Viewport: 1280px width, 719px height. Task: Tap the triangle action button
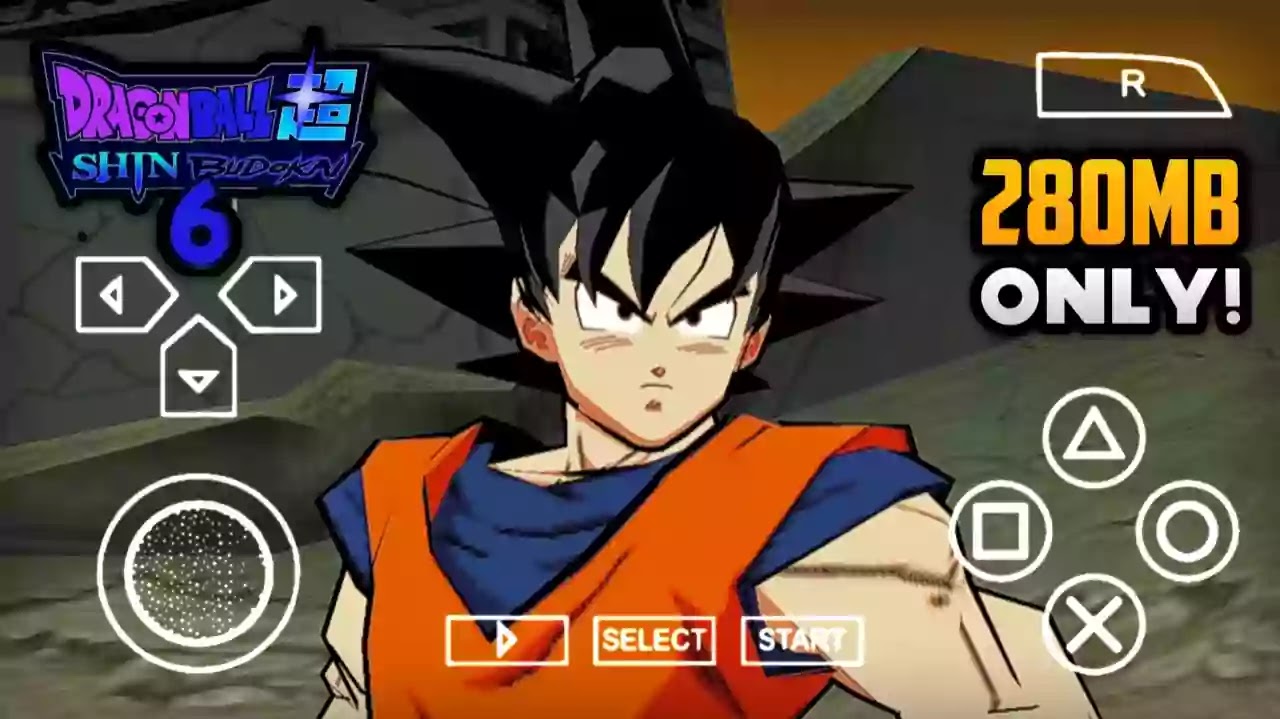pos(1094,438)
